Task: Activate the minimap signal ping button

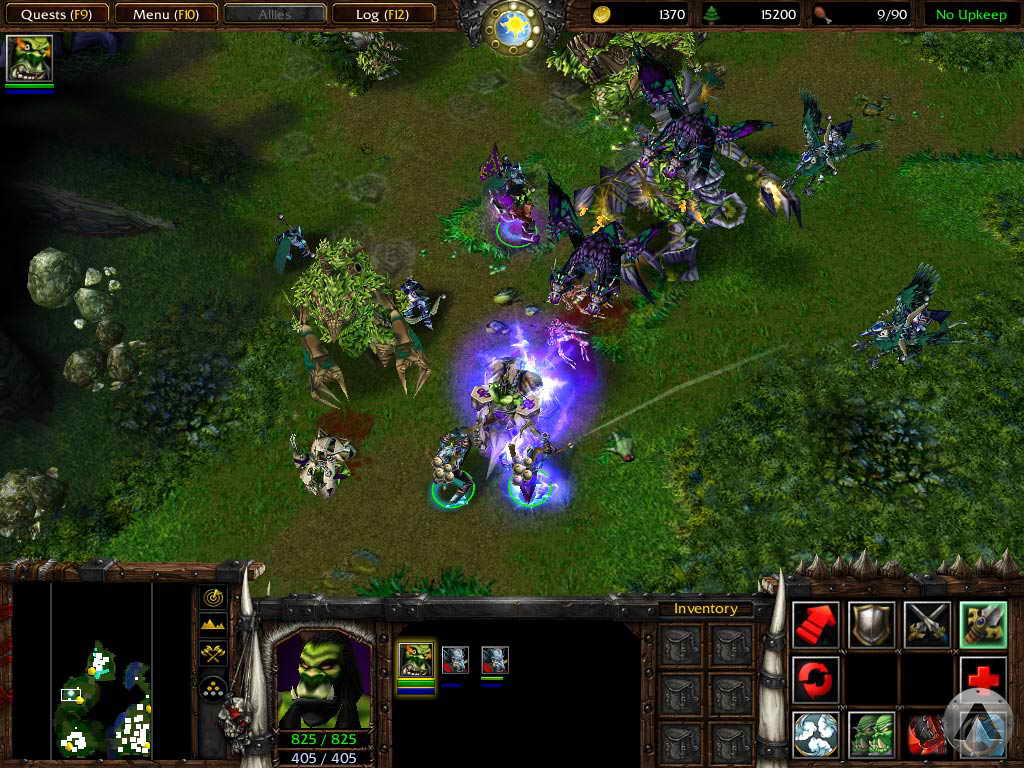Action: tap(213, 597)
